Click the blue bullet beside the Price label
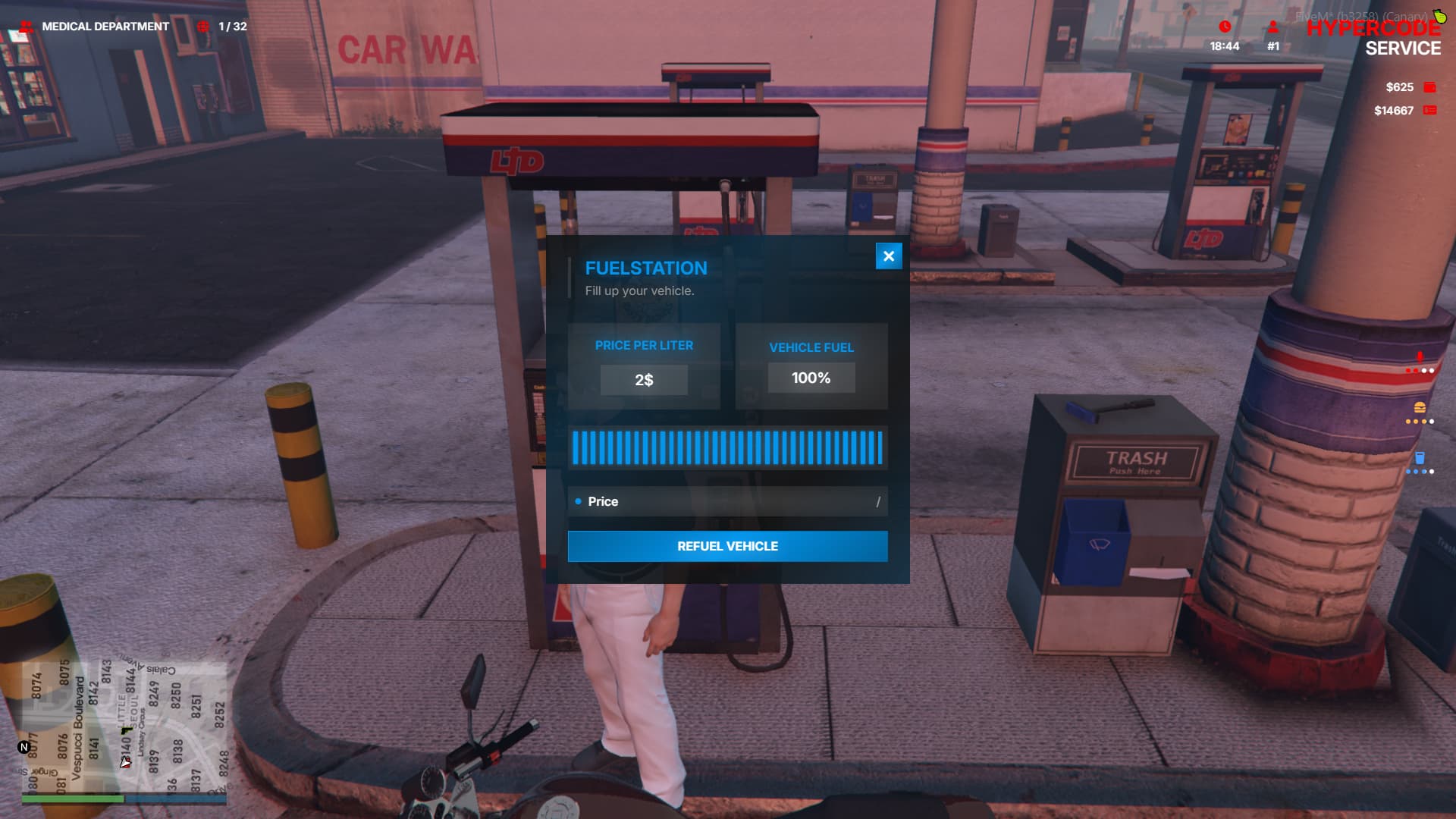This screenshot has height=819, width=1456. coord(579,501)
